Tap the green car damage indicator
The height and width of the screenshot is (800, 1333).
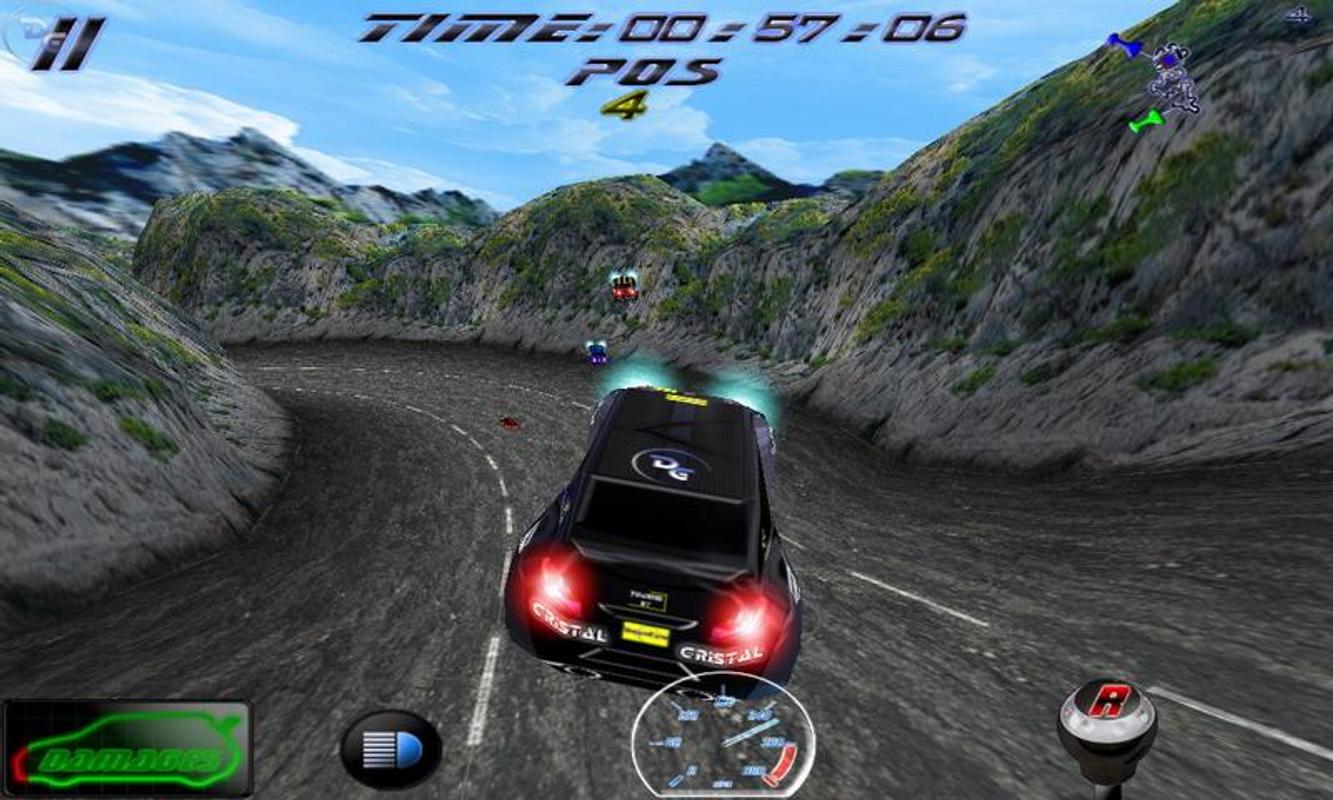127,749
